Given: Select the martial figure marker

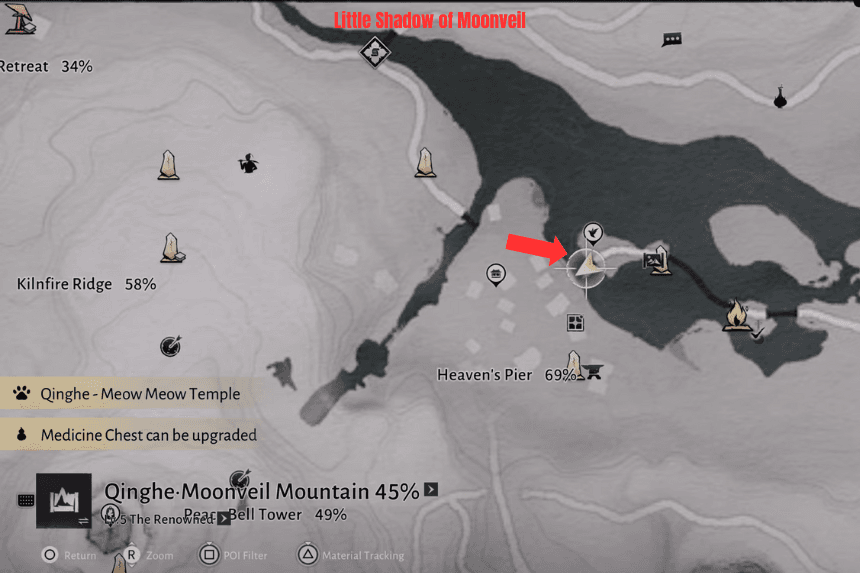Looking at the screenshot, I should pyautogui.click(x=247, y=163).
